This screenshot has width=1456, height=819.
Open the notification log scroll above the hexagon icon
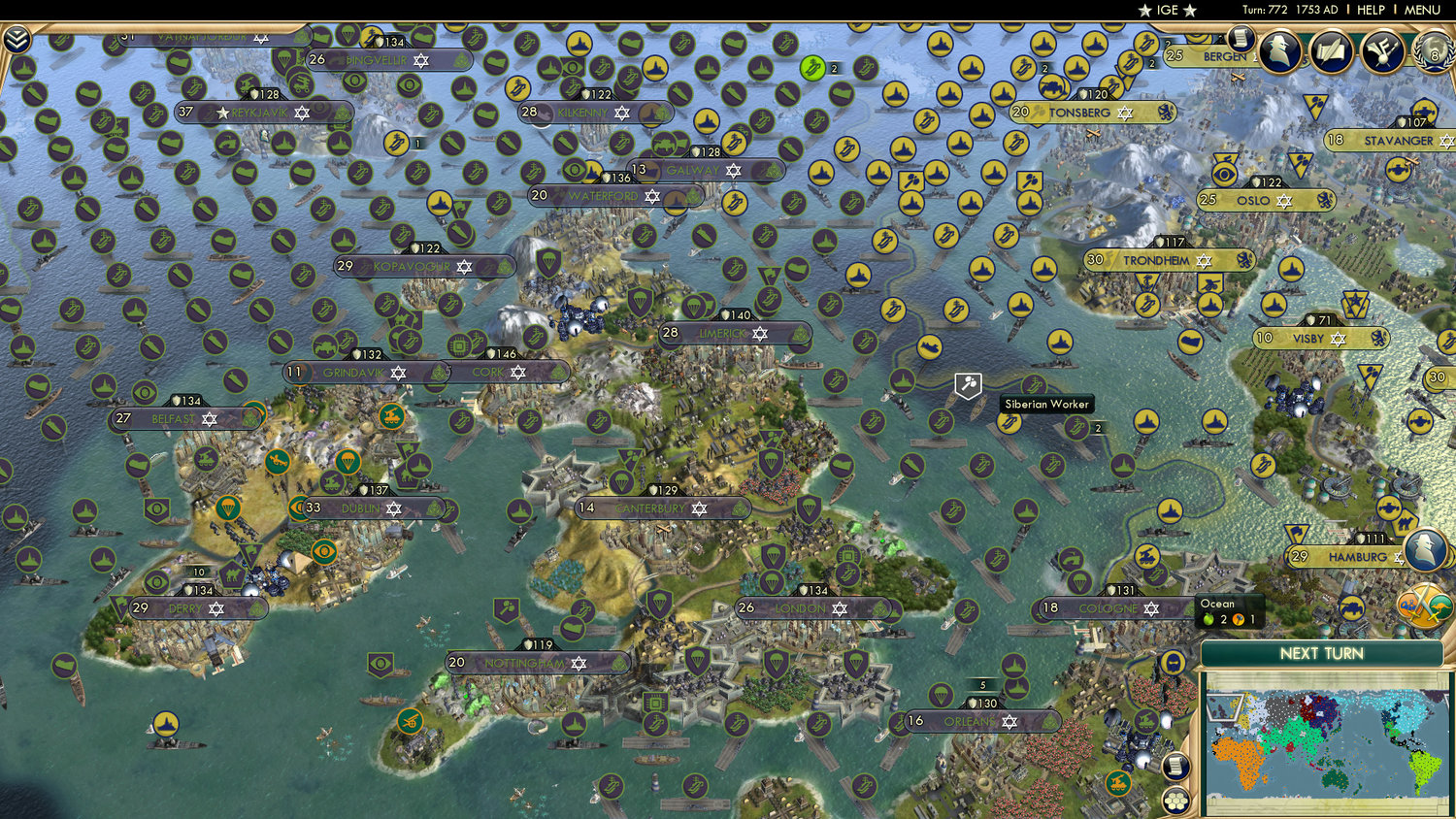point(1175,766)
